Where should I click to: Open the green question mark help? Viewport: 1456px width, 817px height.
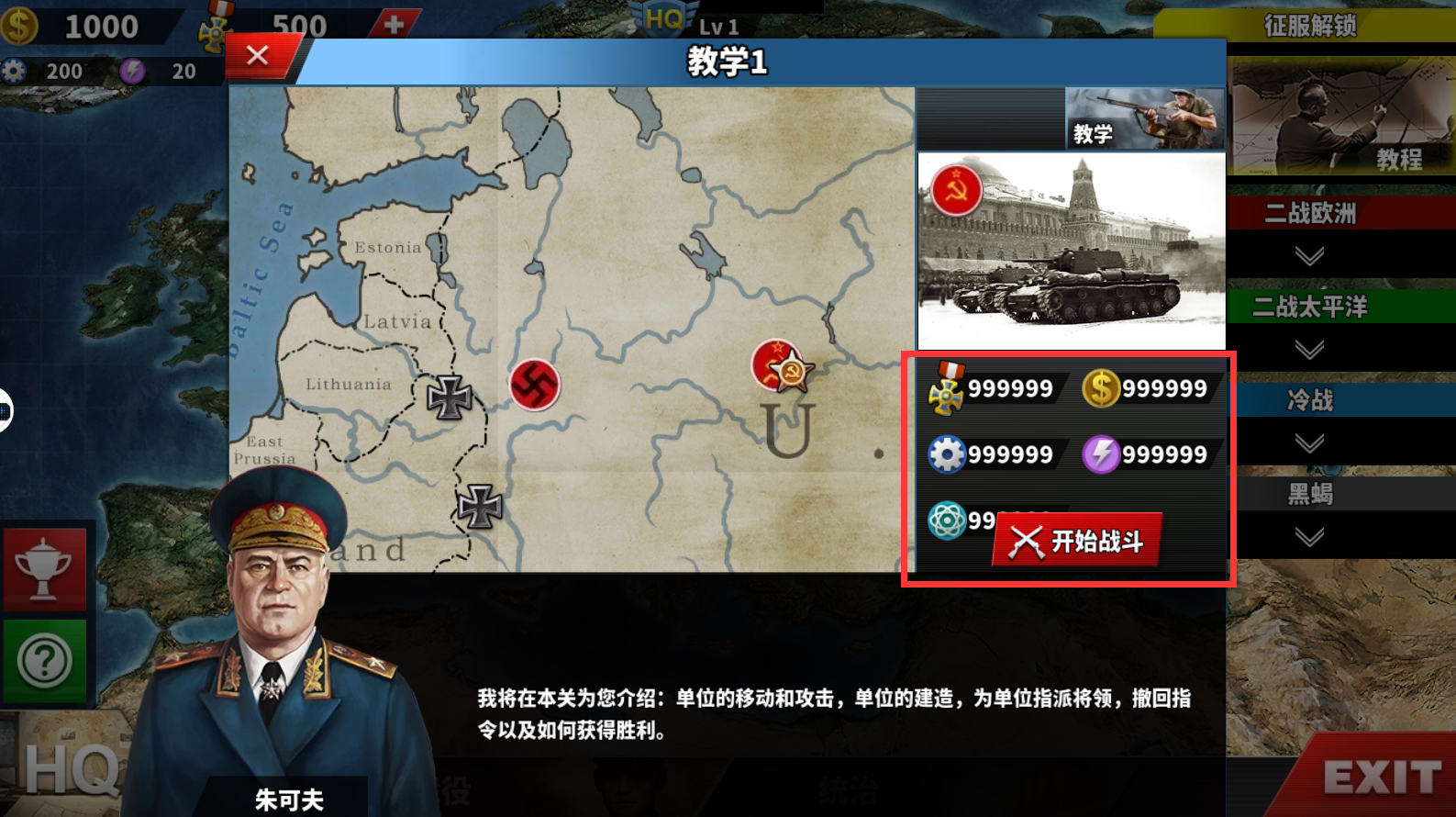(x=44, y=660)
